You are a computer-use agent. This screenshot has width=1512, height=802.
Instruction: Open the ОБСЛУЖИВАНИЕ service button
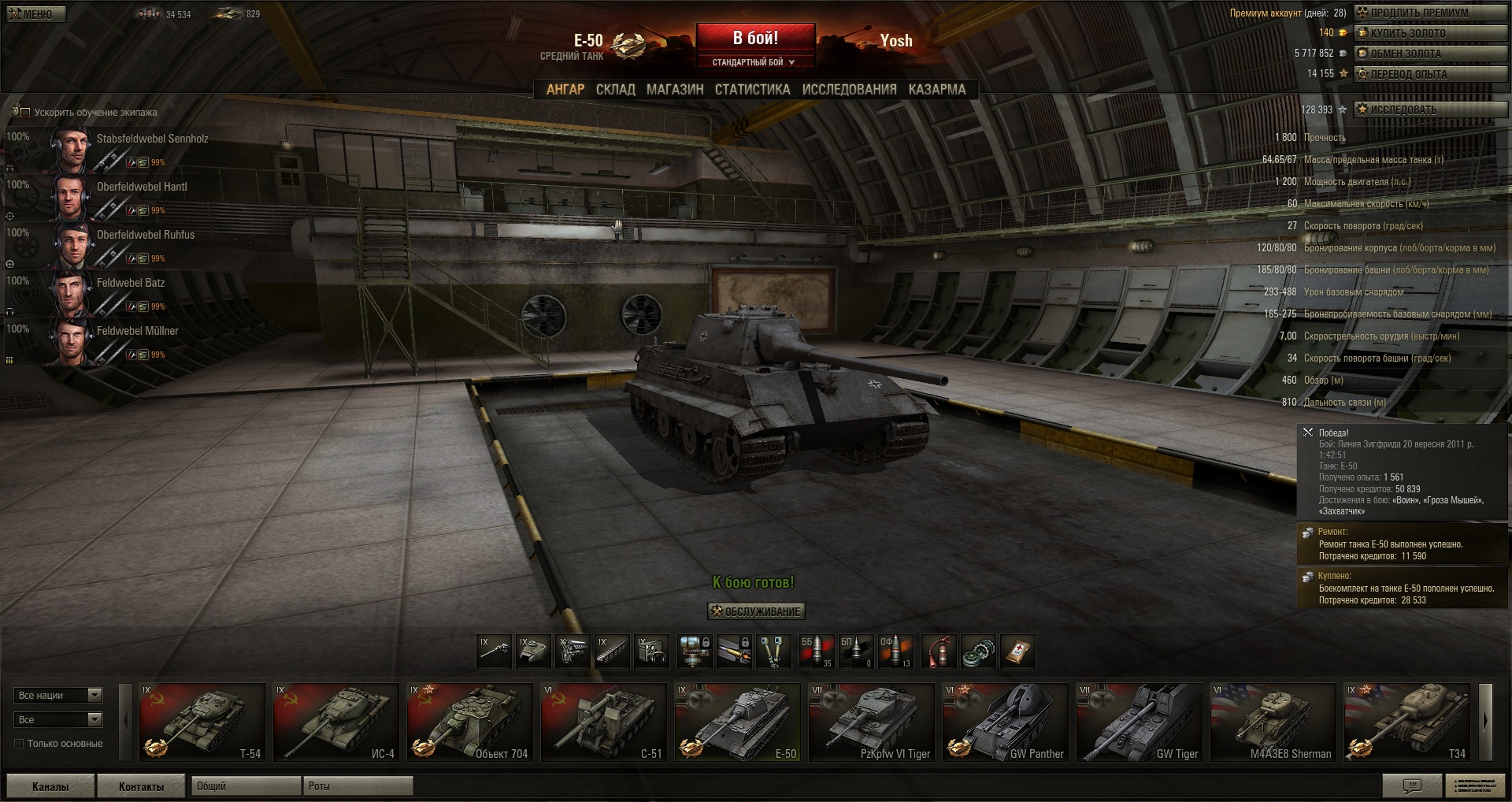point(756,611)
